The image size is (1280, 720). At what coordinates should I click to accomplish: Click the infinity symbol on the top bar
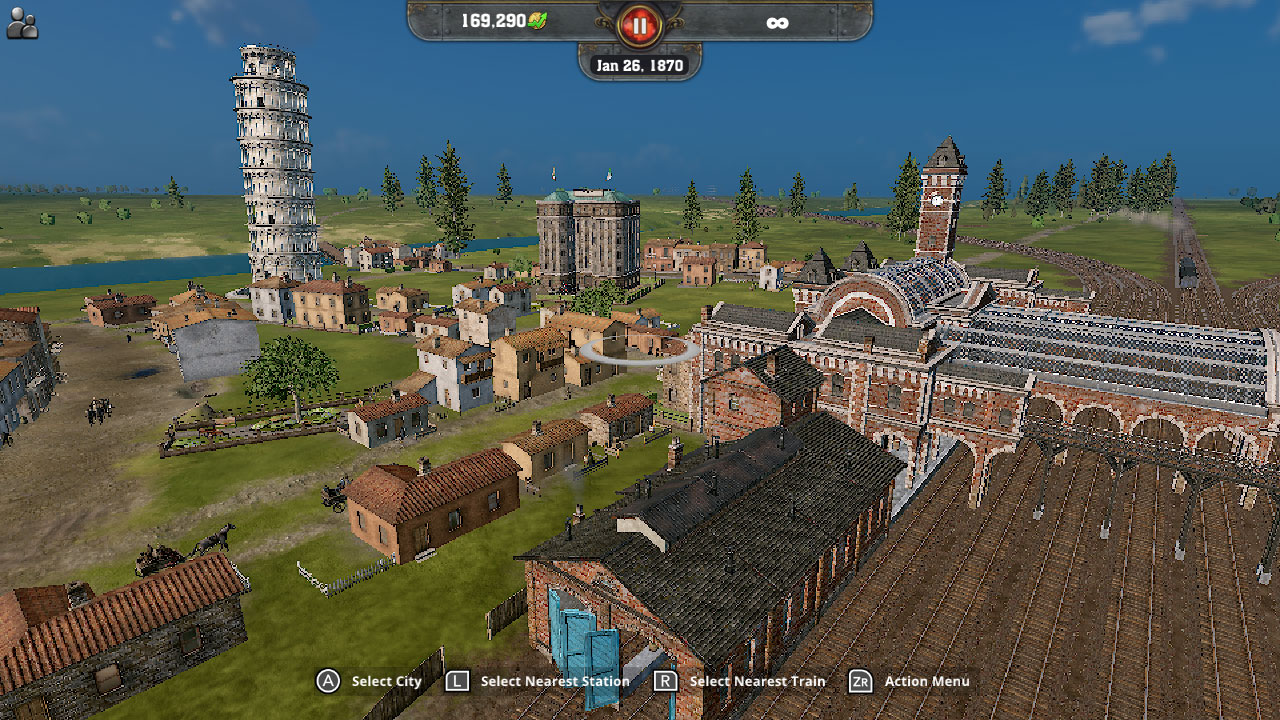pos(779,21)
